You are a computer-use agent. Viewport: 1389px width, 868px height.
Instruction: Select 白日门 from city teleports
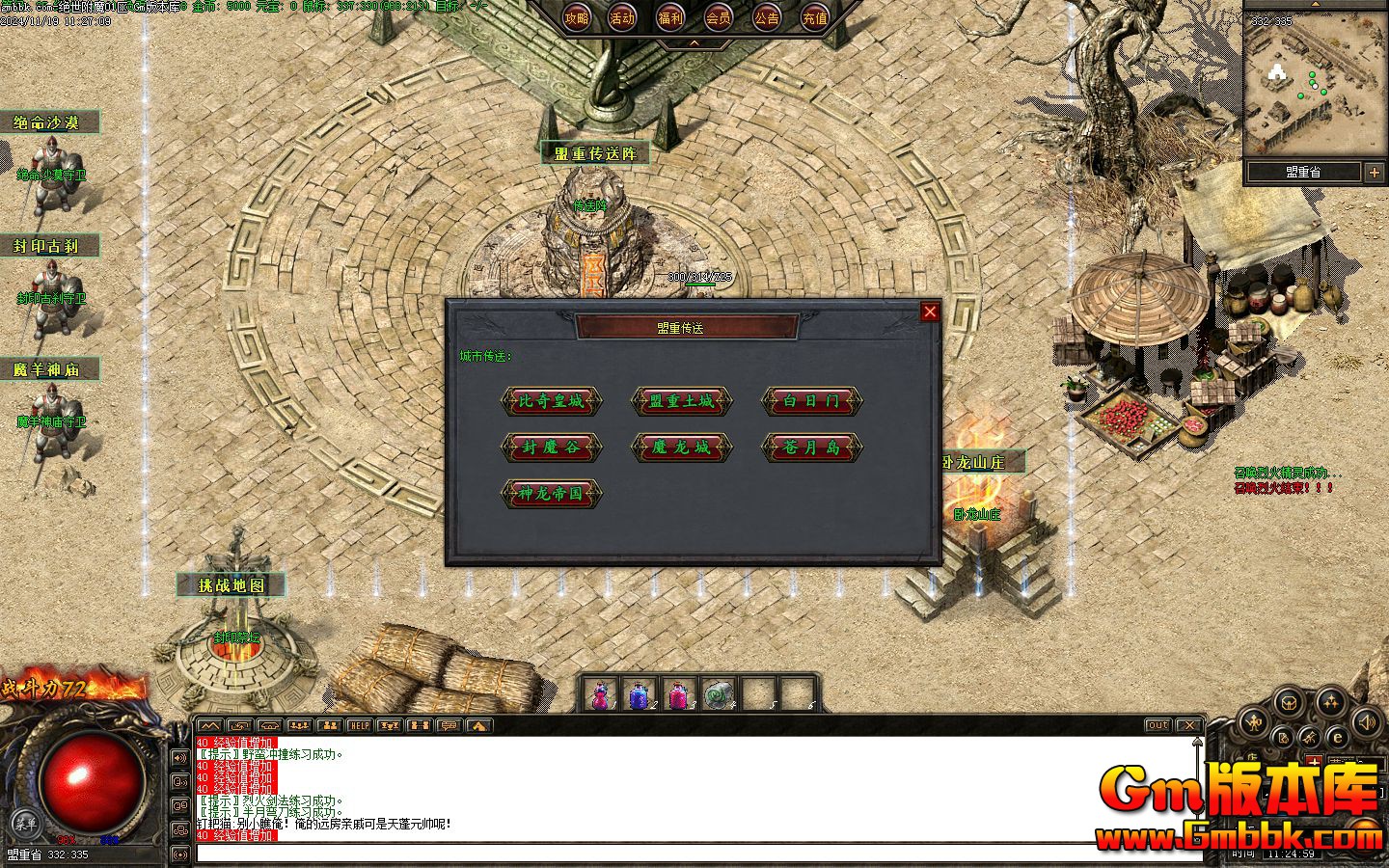click(x=811, y=401)
